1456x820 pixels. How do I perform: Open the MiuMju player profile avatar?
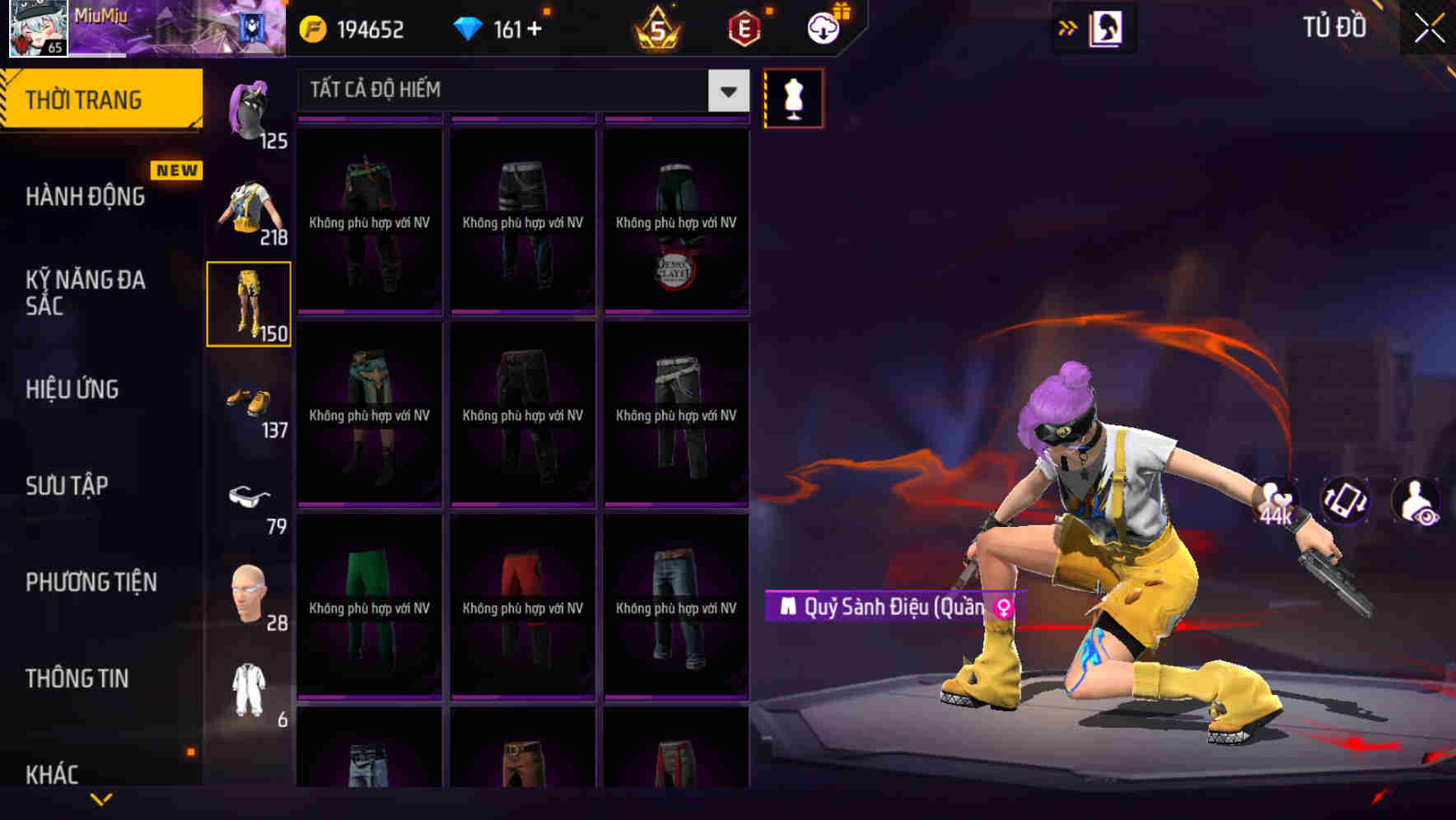[x=36, y=27]
